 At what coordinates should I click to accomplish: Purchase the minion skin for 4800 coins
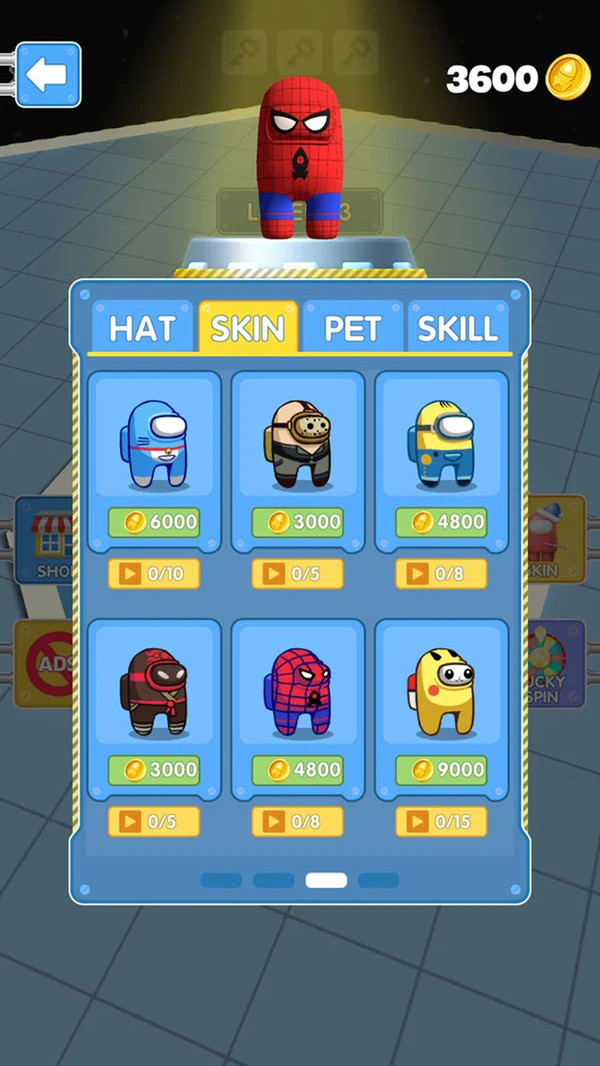coord(441,522)
